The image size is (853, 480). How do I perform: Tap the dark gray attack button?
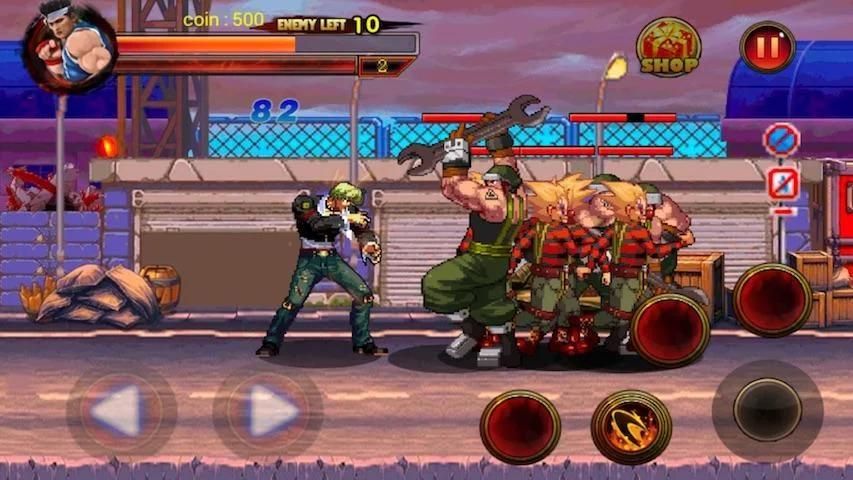click(x=767, y=410)
